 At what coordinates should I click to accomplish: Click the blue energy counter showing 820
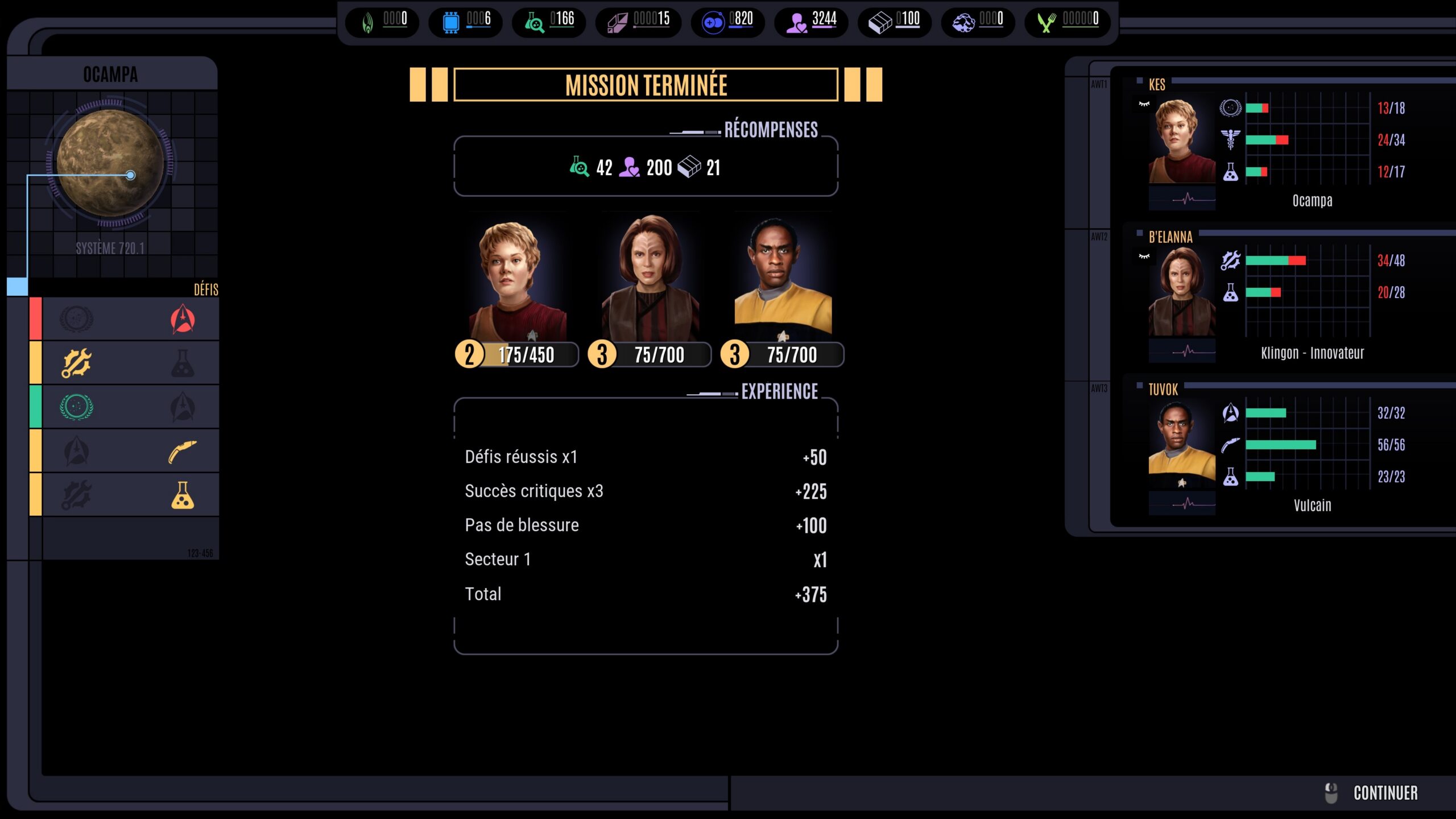pyautogui.click(x=727, y=22)
